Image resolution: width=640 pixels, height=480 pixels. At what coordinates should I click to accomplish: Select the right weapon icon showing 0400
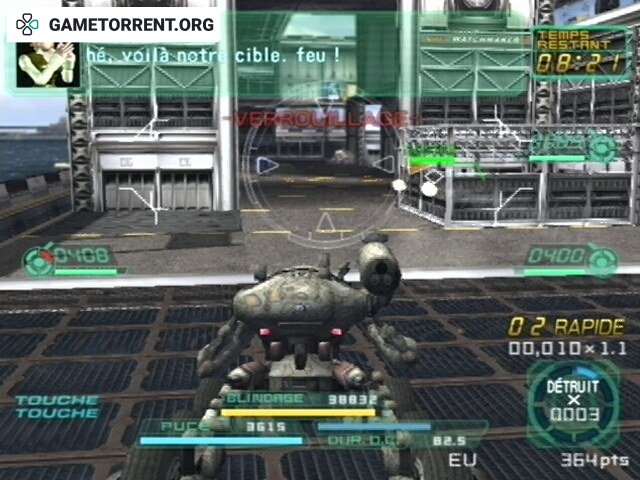pyautogui.click(x=602, y=259)
